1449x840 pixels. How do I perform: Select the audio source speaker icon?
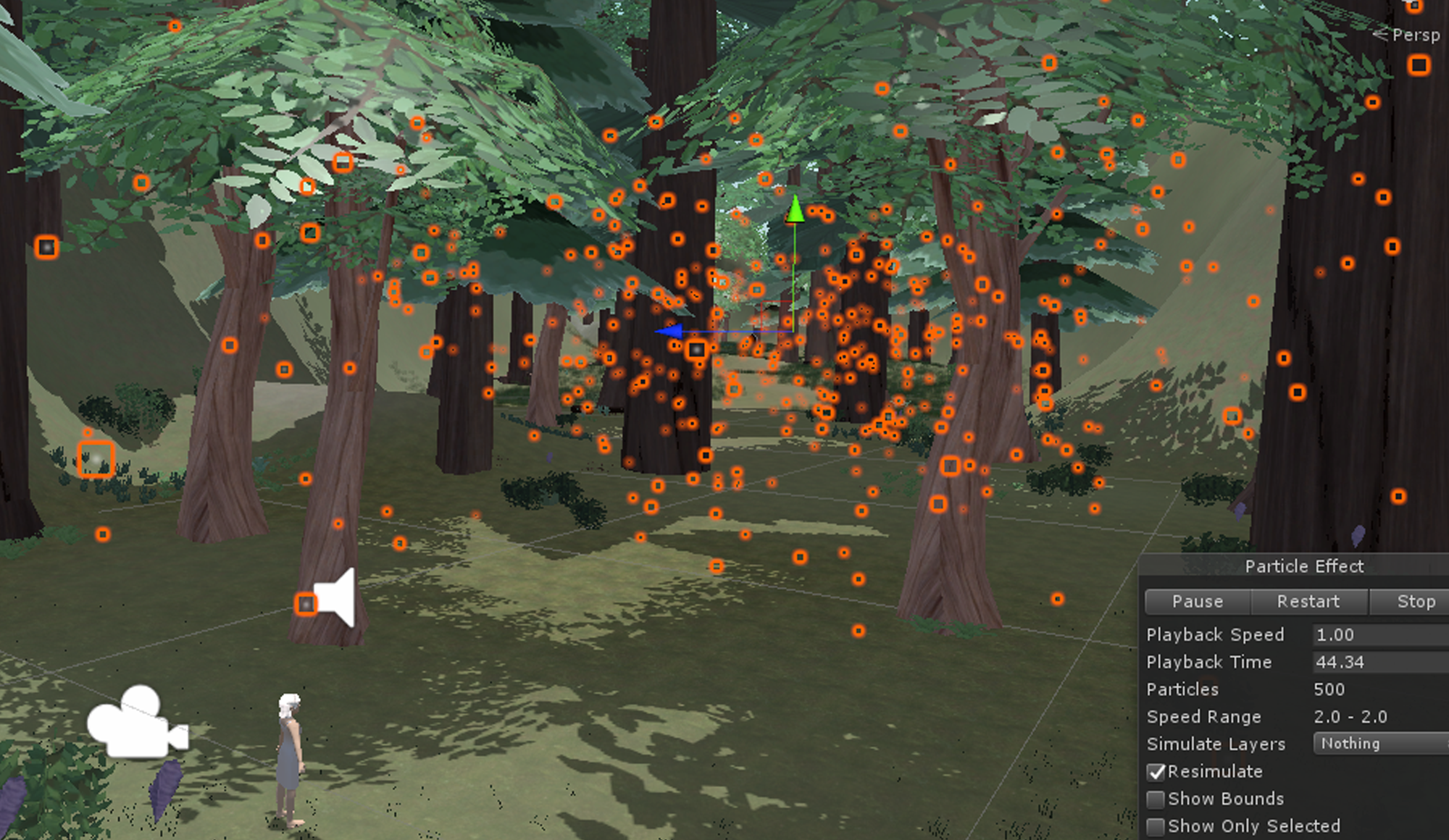(338, 598)
